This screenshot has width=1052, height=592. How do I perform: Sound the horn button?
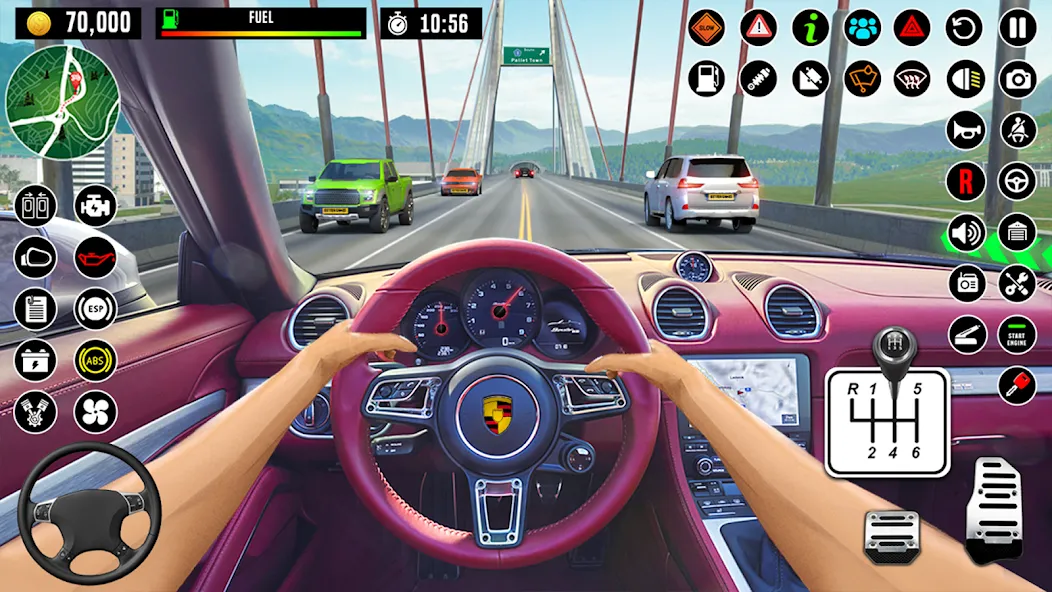point(966,130)
